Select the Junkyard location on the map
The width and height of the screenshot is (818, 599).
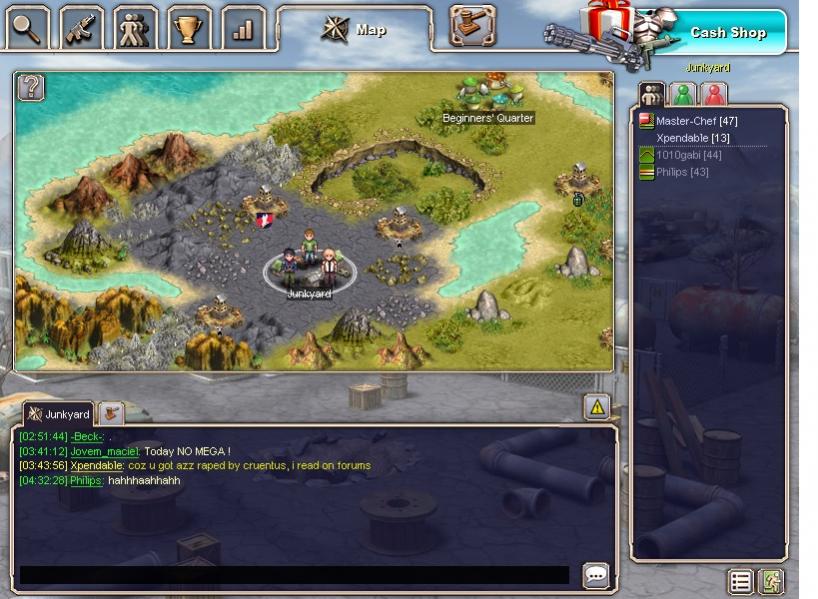click(x=309, y=268)
